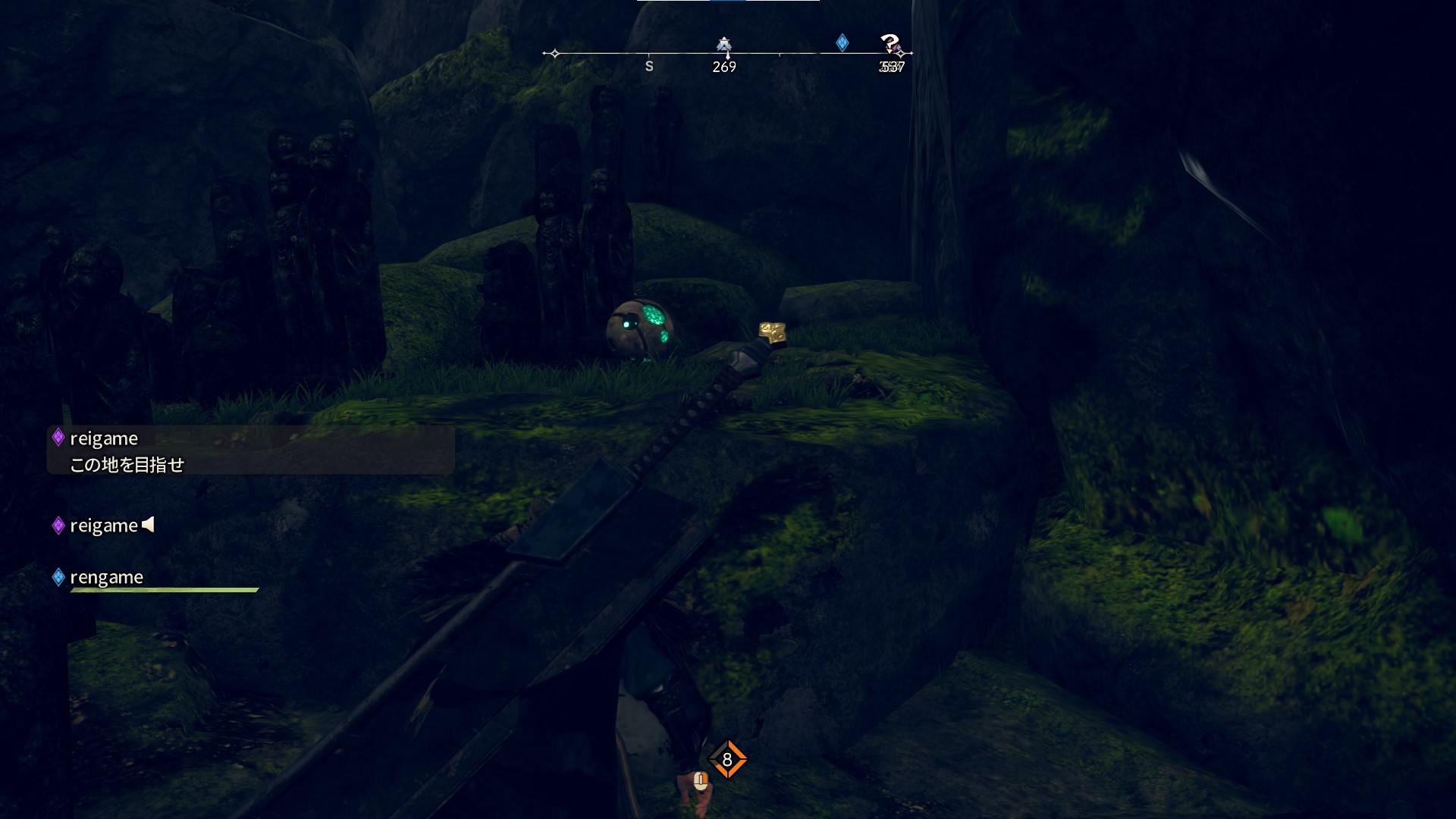Select the blue diamond compass marker
The height and width of the screenshot is (819, 1456).
coord(842,42)
